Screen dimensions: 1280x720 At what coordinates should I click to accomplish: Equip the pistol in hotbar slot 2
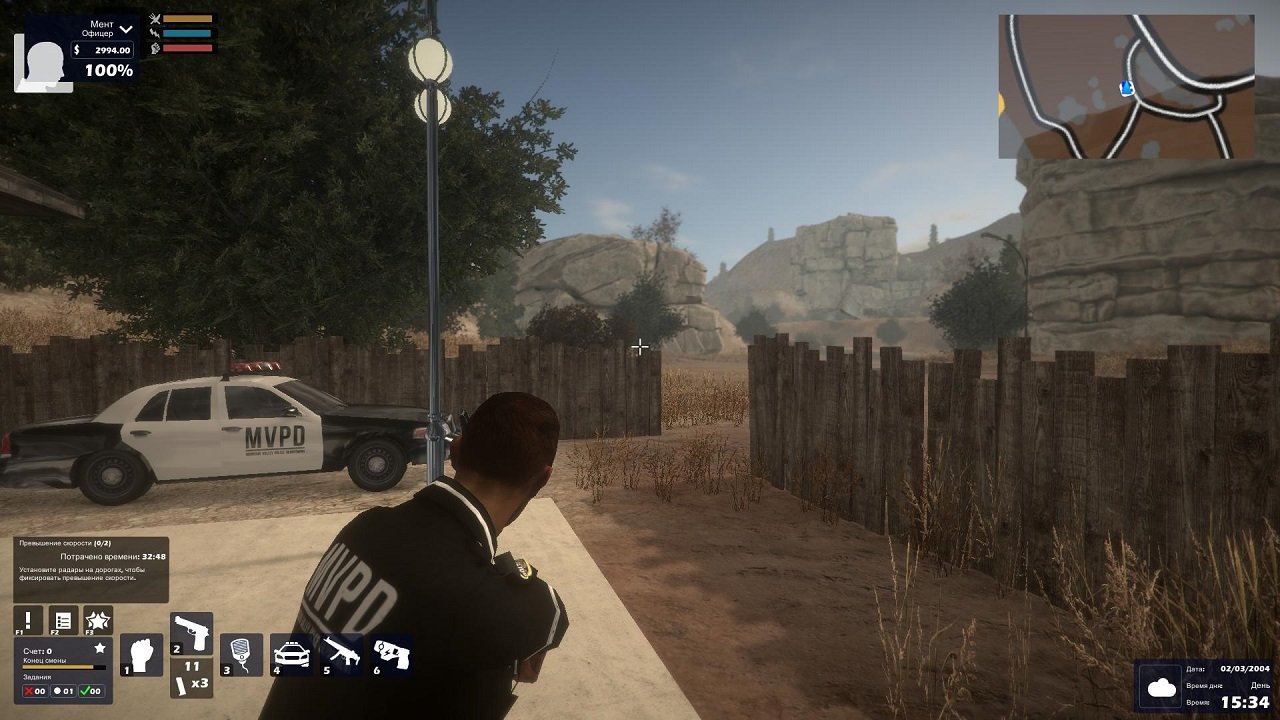coord(192,632)
